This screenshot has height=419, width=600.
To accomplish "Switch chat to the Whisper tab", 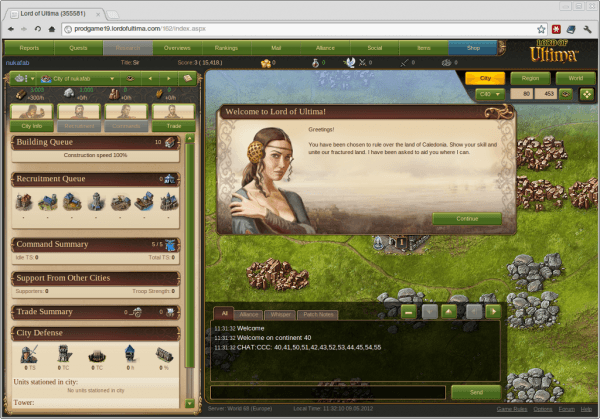I will coord(283,314).
